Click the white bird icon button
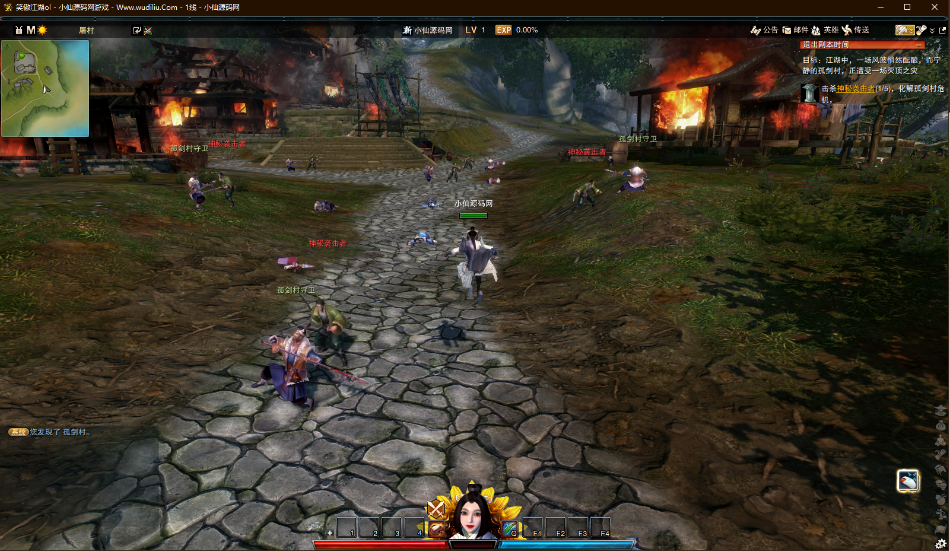The image size is (950, 551). (907, 481)
